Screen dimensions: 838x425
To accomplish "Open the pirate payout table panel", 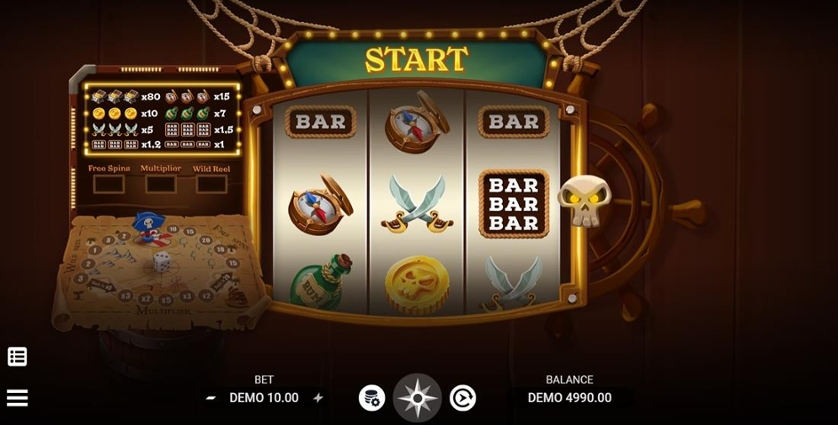I will point(162,120).
